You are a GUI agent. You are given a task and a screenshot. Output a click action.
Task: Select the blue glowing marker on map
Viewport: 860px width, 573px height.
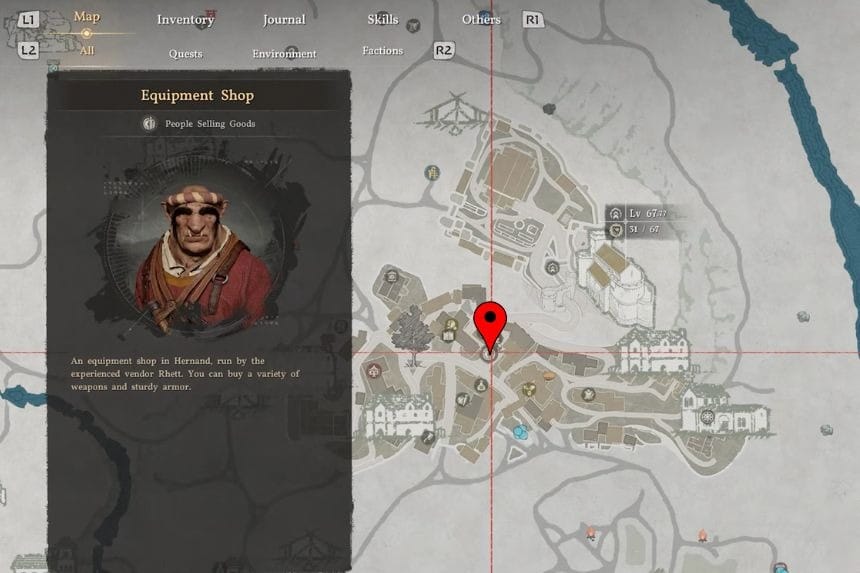point(519,432)
